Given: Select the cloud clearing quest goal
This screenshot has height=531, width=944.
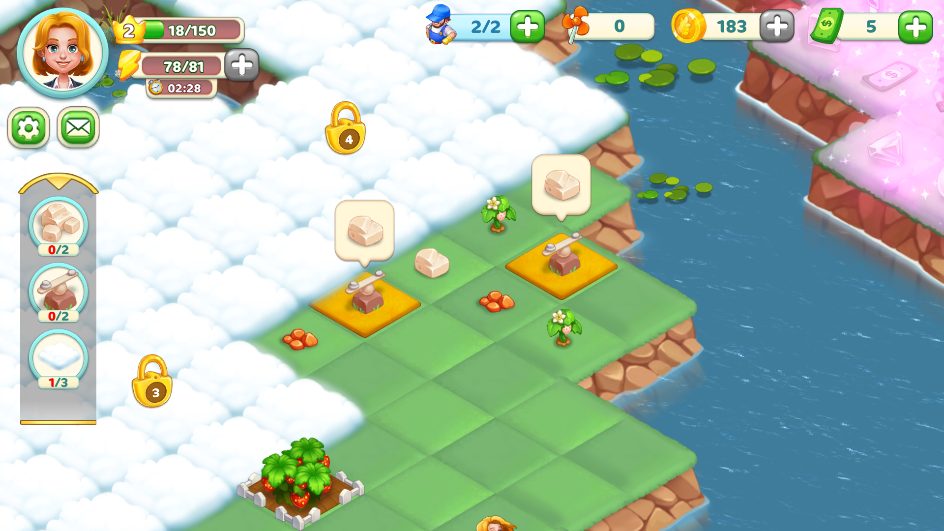Looking at the screenshot, I should pos(58,357).
